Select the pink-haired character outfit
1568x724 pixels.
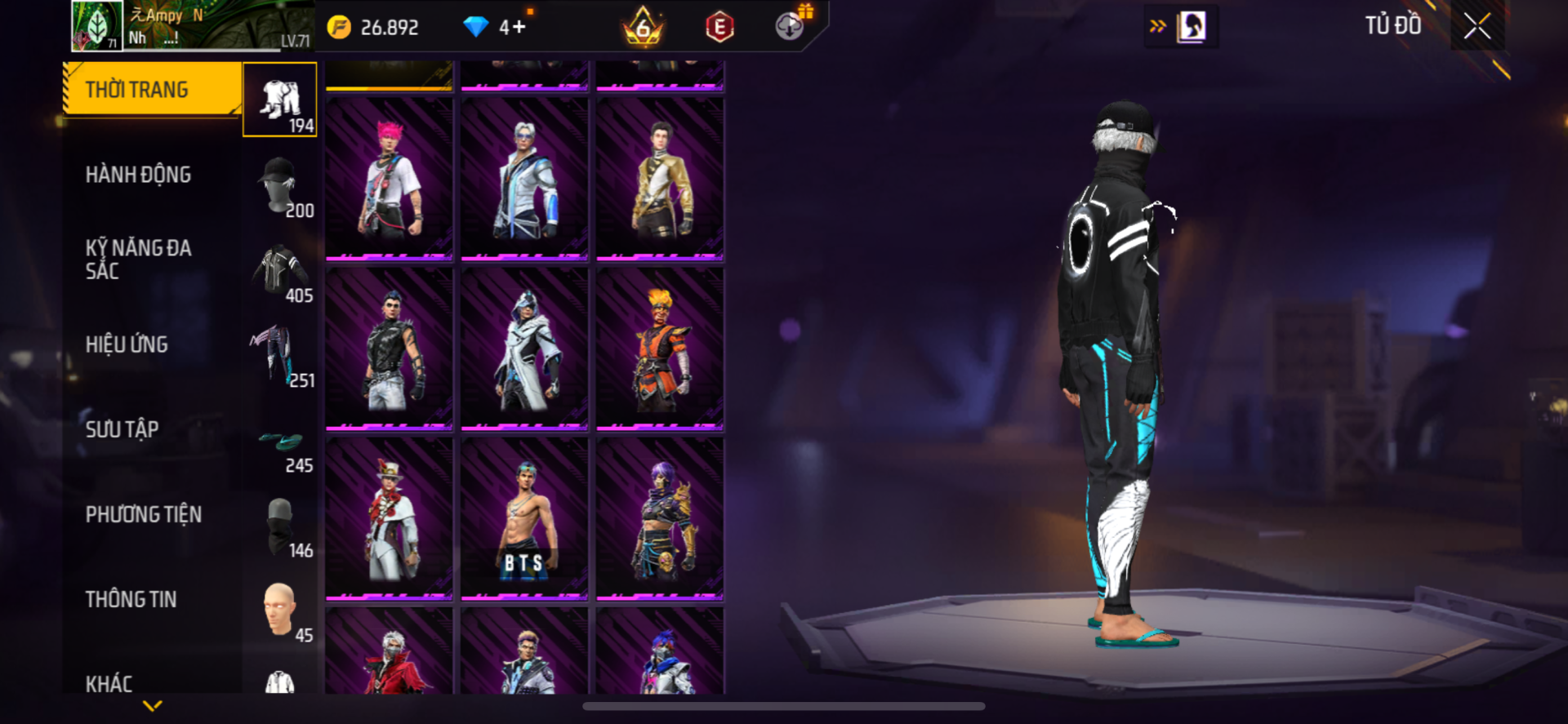coord(390,178)
